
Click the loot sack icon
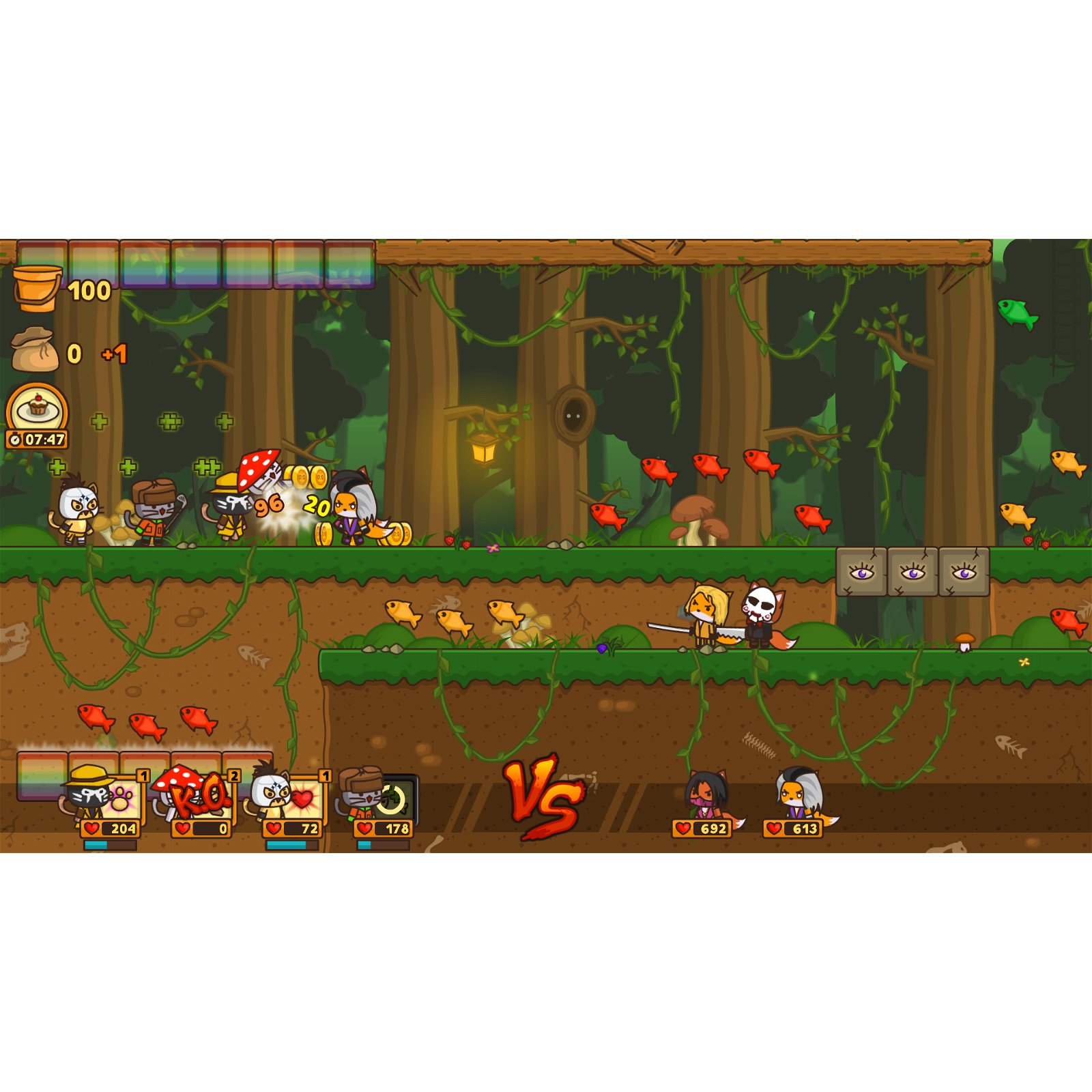pos(35,350)
